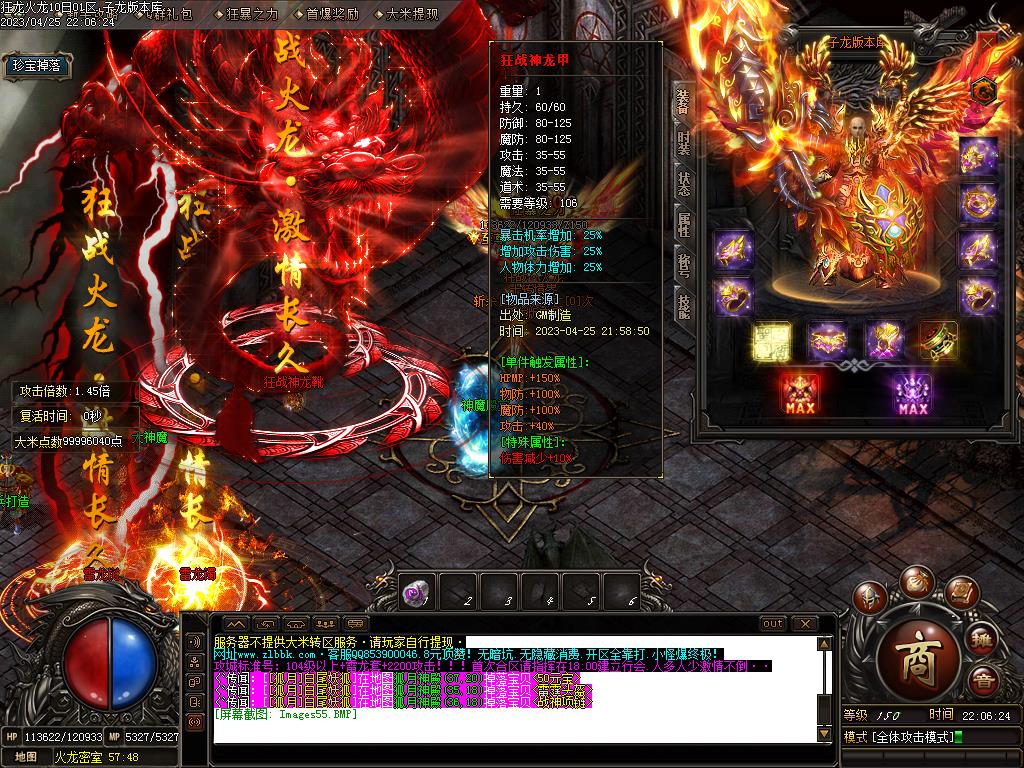1024x768 pixels.
Task: Open the 状态 tab
Action: (x=684, y=184)
